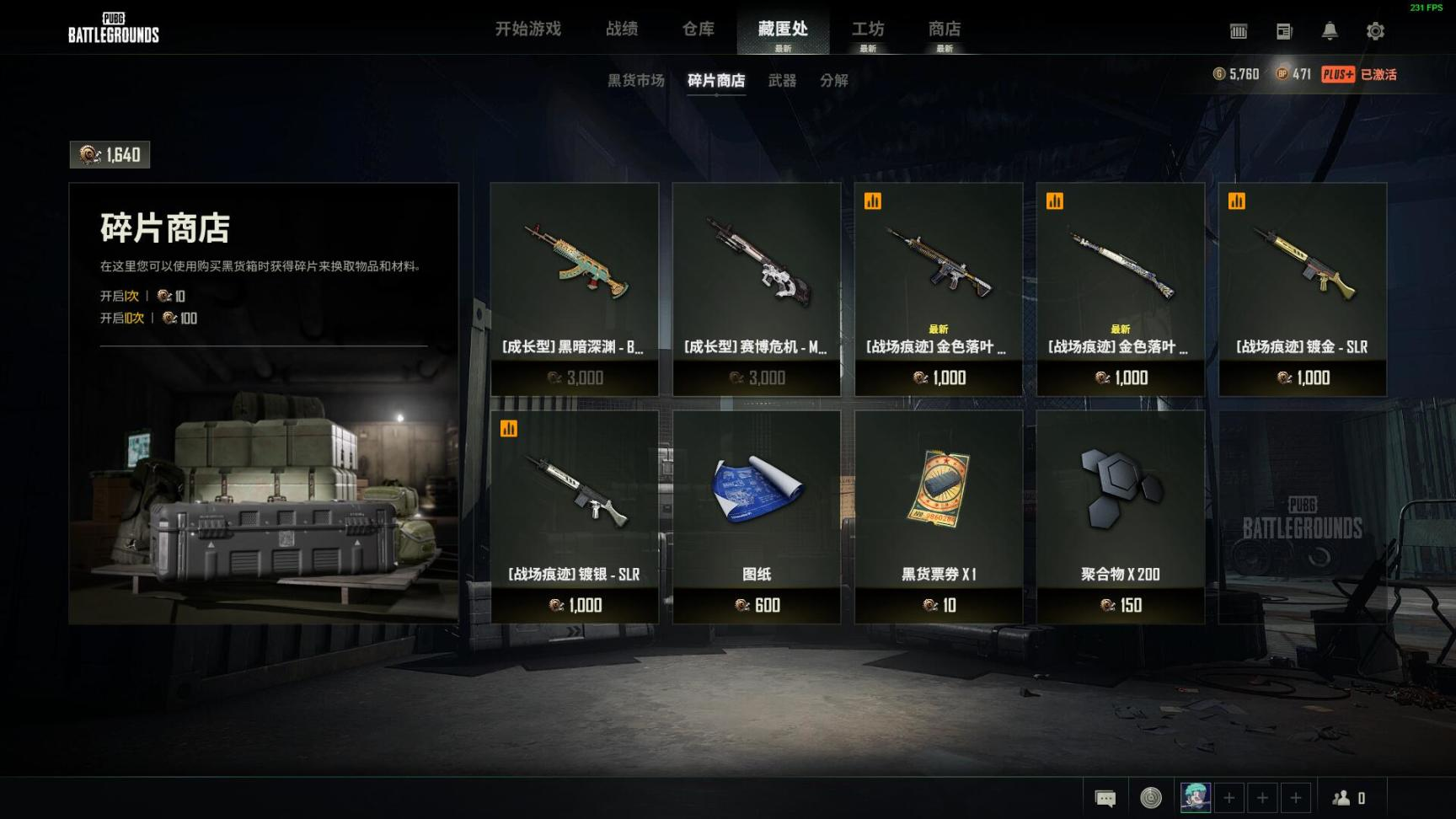Open the chat speech bubble

tap(1105, 797)
